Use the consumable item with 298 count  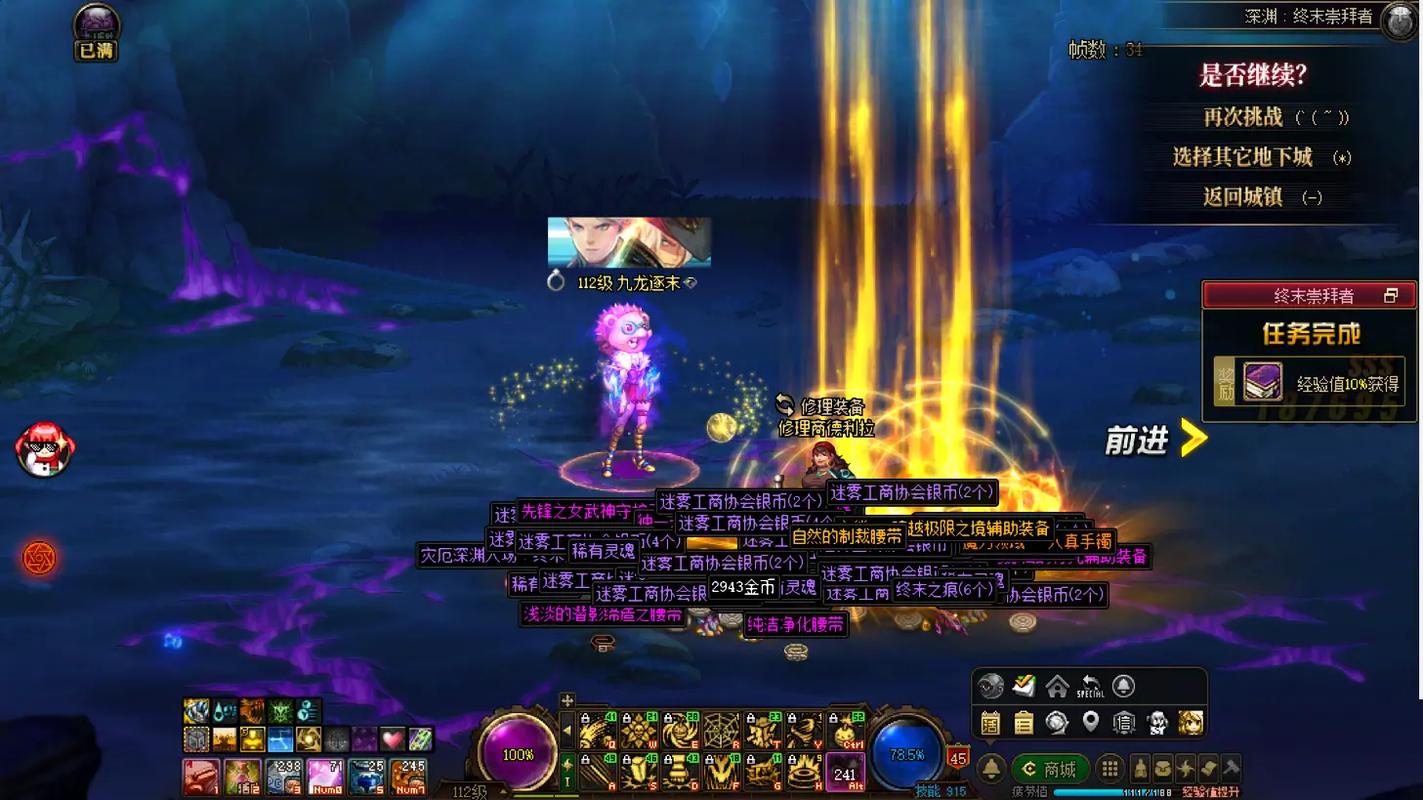(284, 776)
